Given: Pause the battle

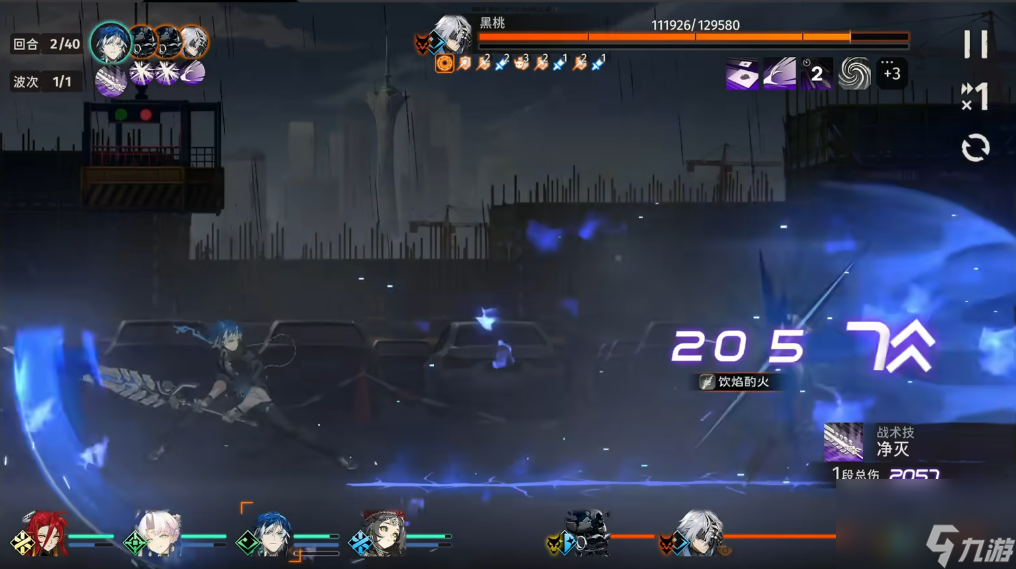Looking at the screenshot, I should pos(975,44).
